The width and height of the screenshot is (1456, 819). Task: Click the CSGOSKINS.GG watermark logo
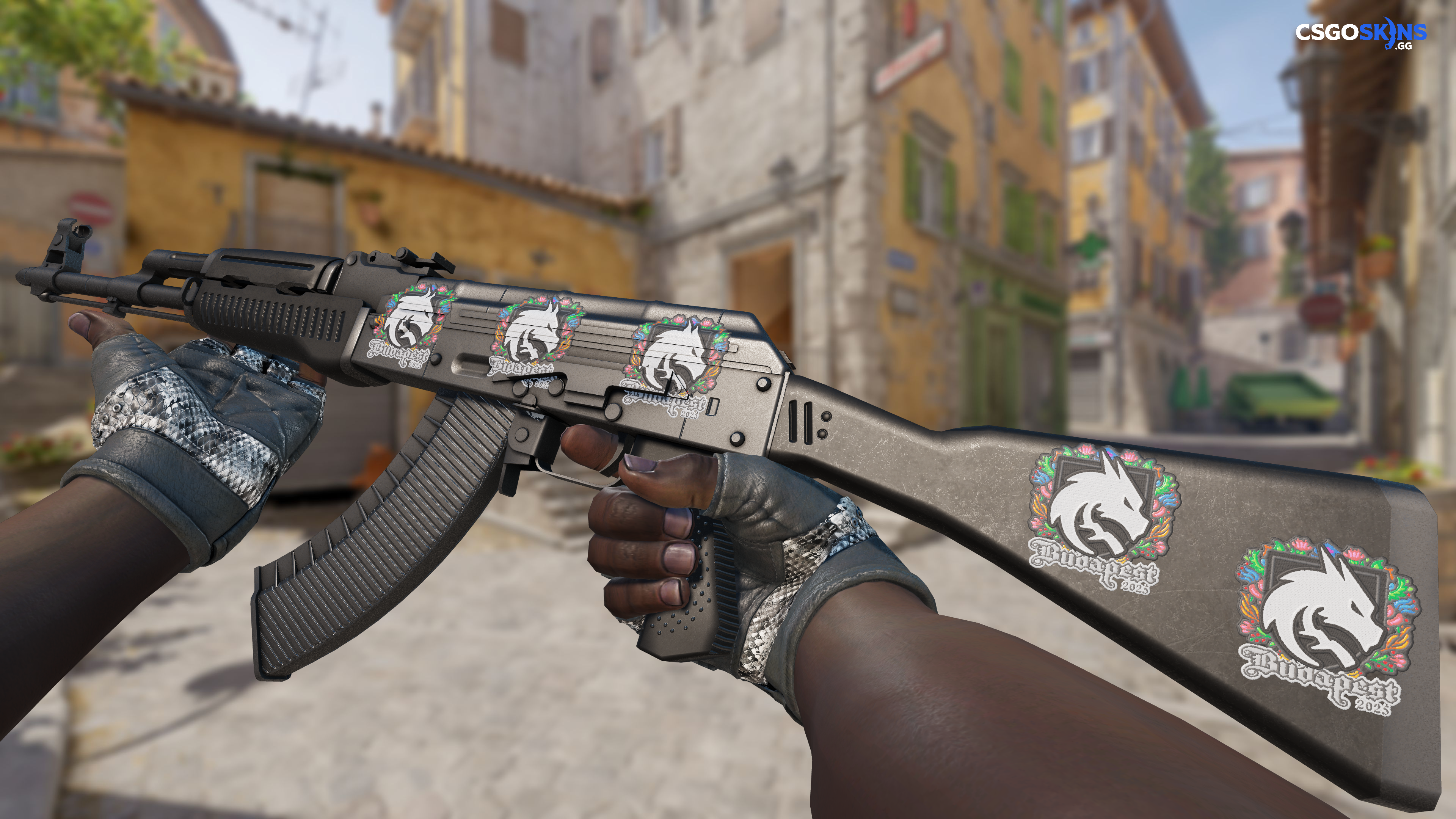point(1360,35)
